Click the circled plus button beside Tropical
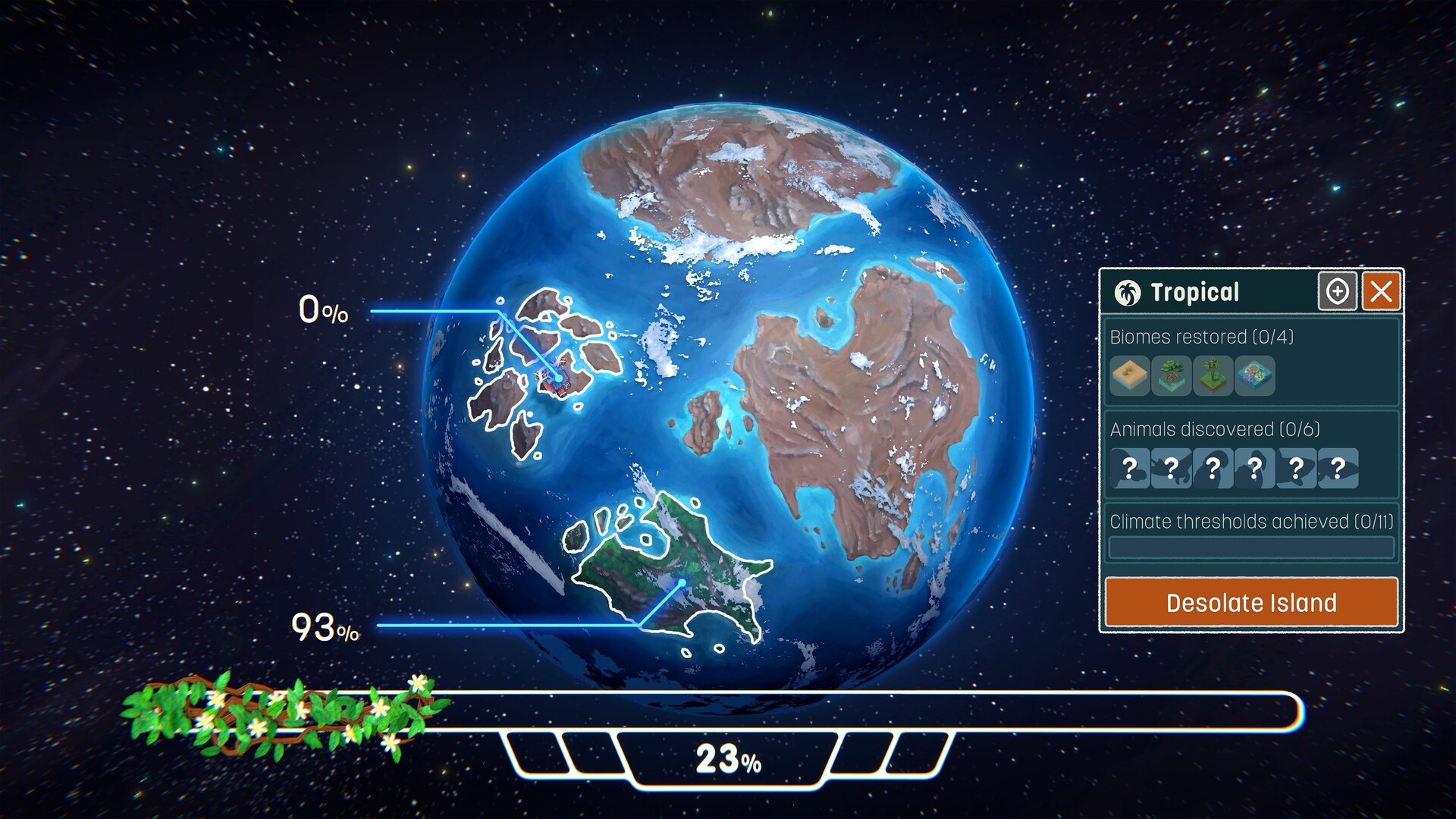The width and height of the screenshot is (1456, 819). (1337, 291)
